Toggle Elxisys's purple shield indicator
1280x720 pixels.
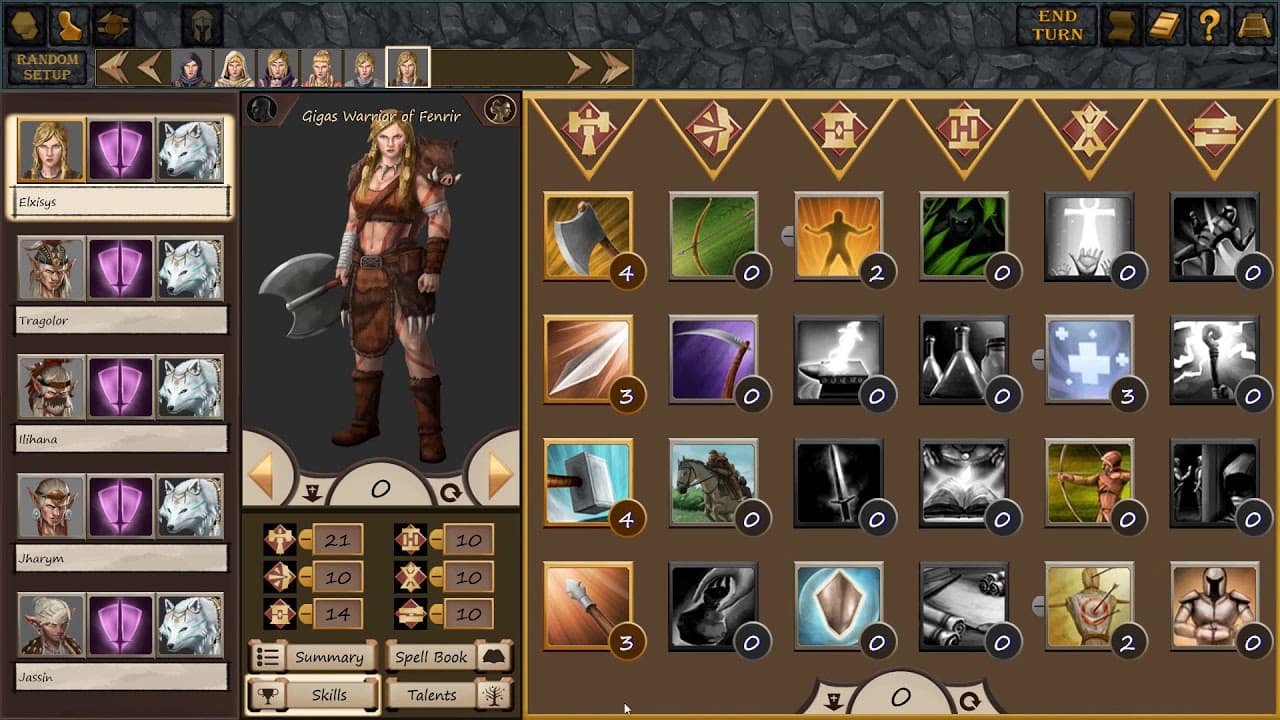point(120,149)
